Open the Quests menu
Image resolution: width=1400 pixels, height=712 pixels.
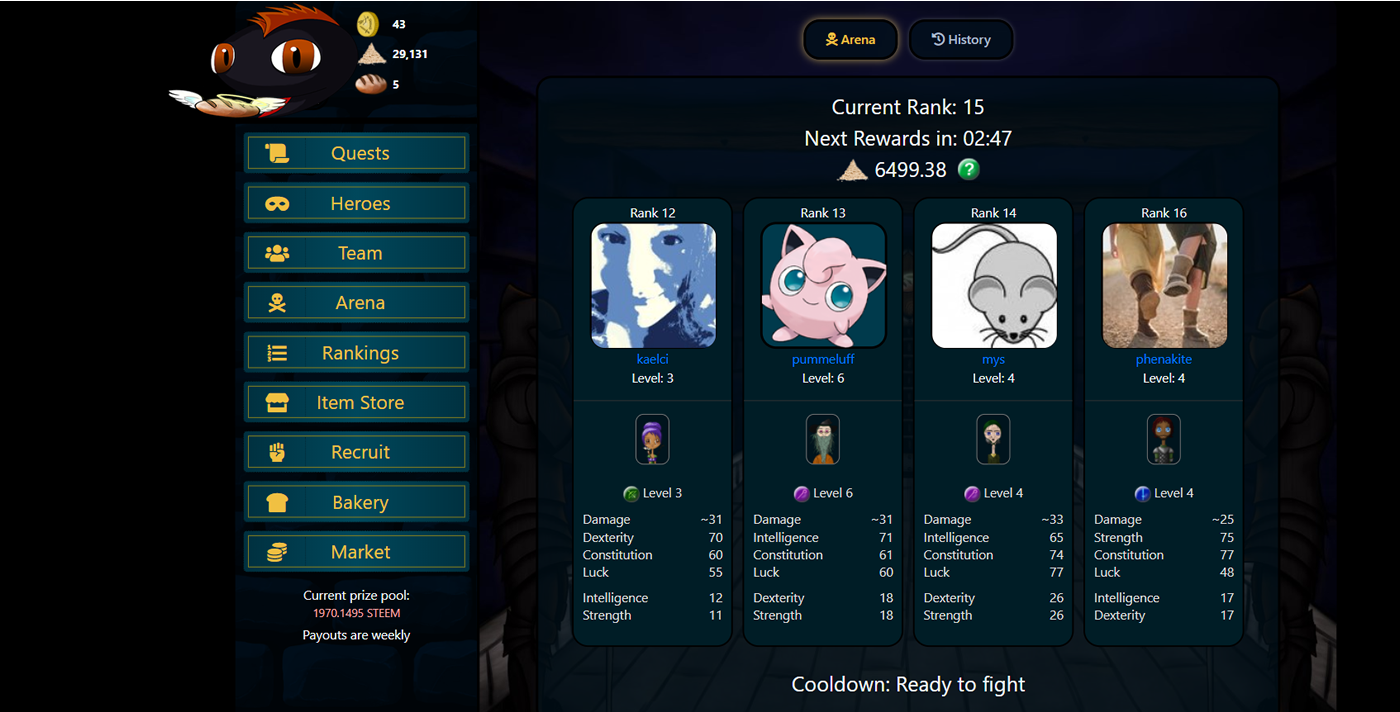point(356,153)
